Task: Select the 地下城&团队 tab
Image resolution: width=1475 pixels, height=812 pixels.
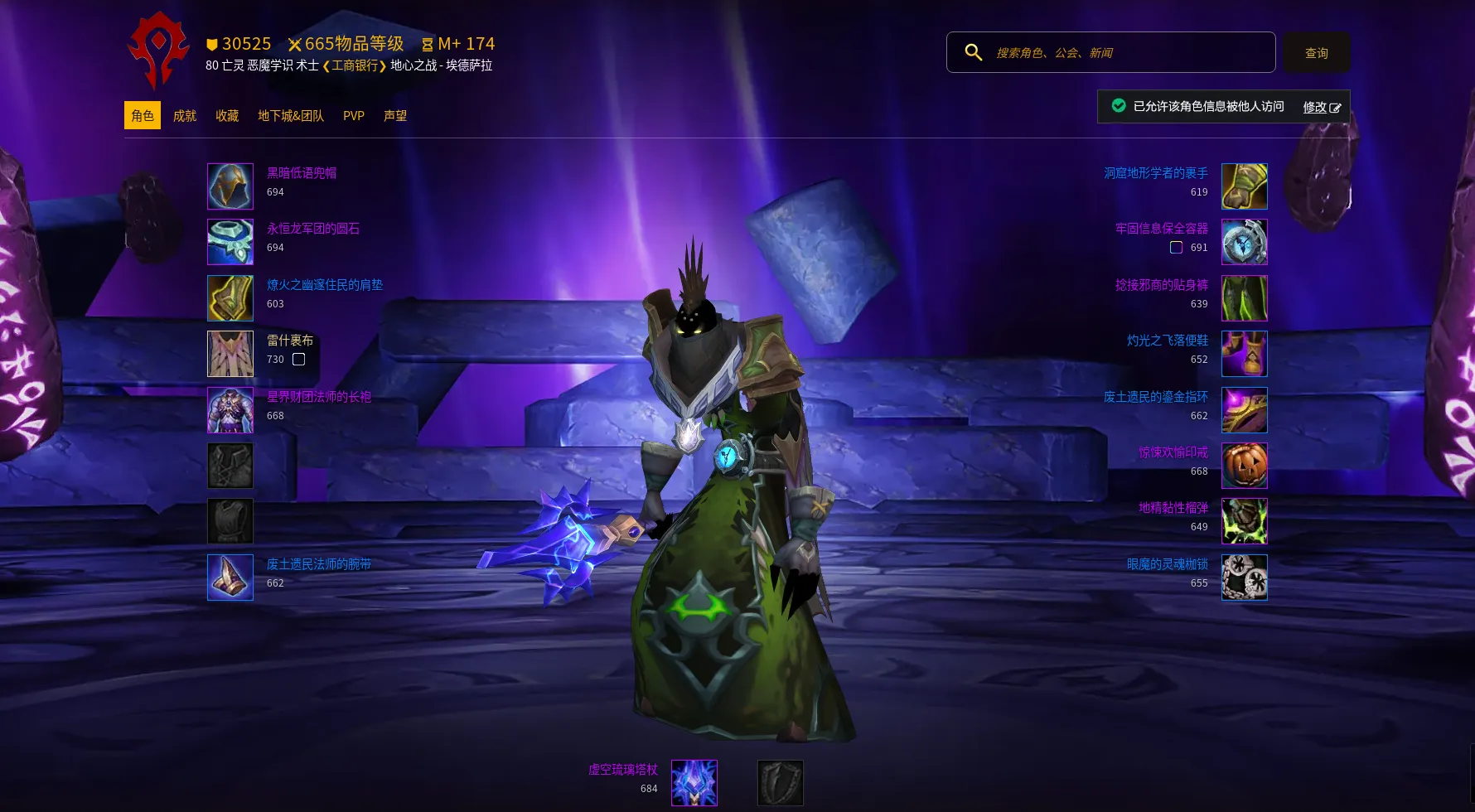Action: coord(290,116)
